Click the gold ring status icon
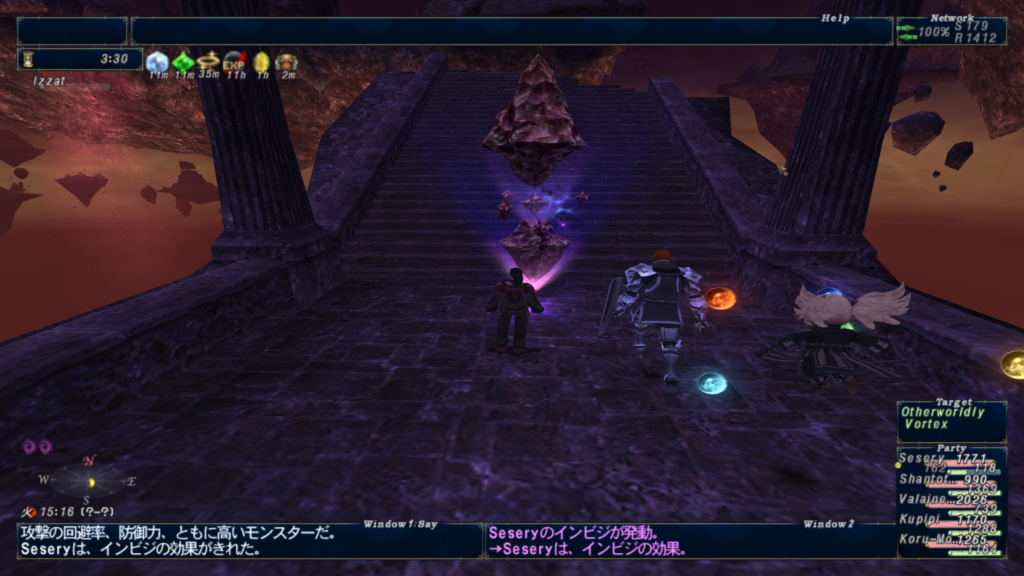Viewport: 1024px width, 576px height. click(208, 62)
